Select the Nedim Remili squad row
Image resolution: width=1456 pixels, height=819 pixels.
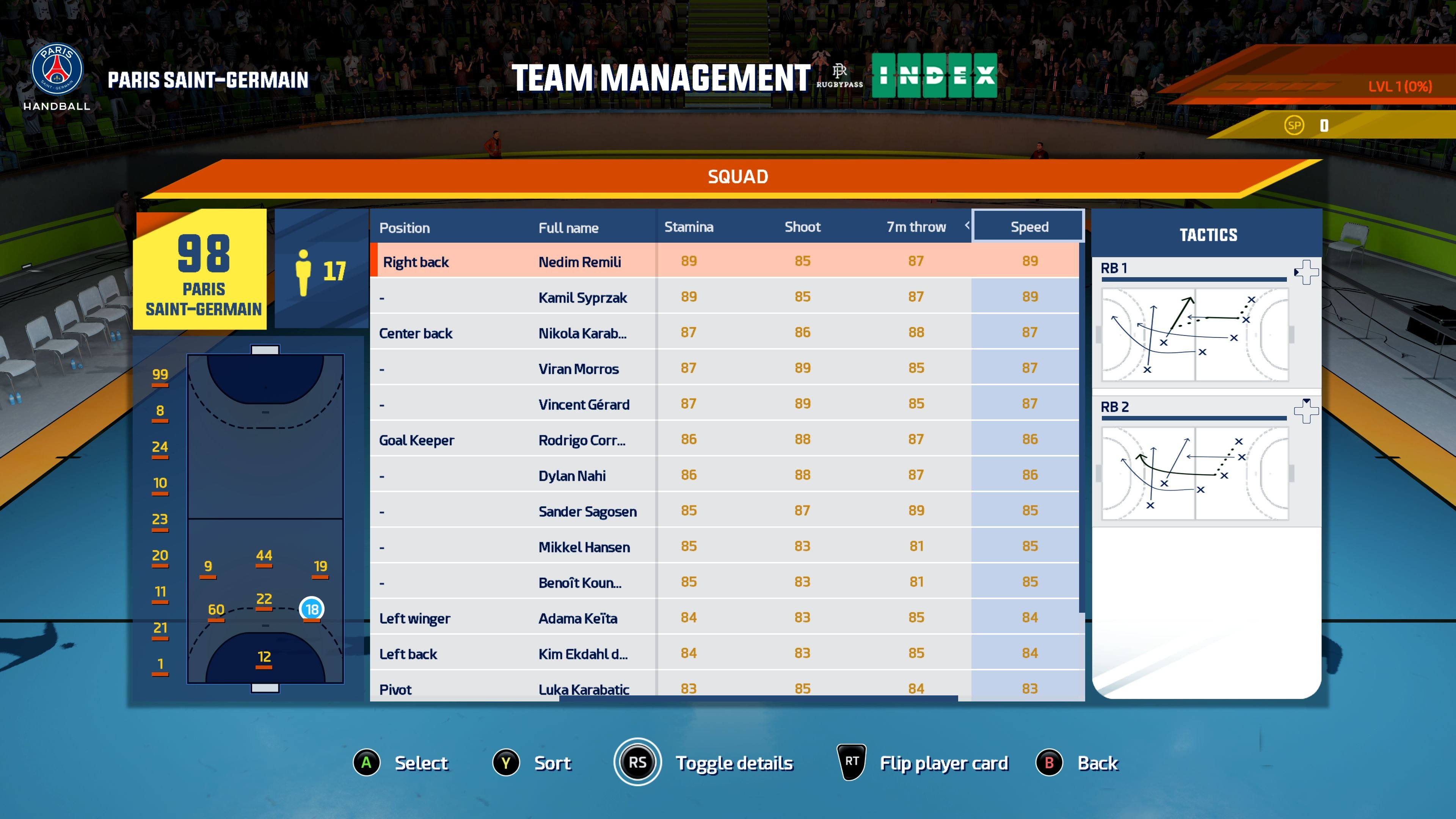click(579, 261)
